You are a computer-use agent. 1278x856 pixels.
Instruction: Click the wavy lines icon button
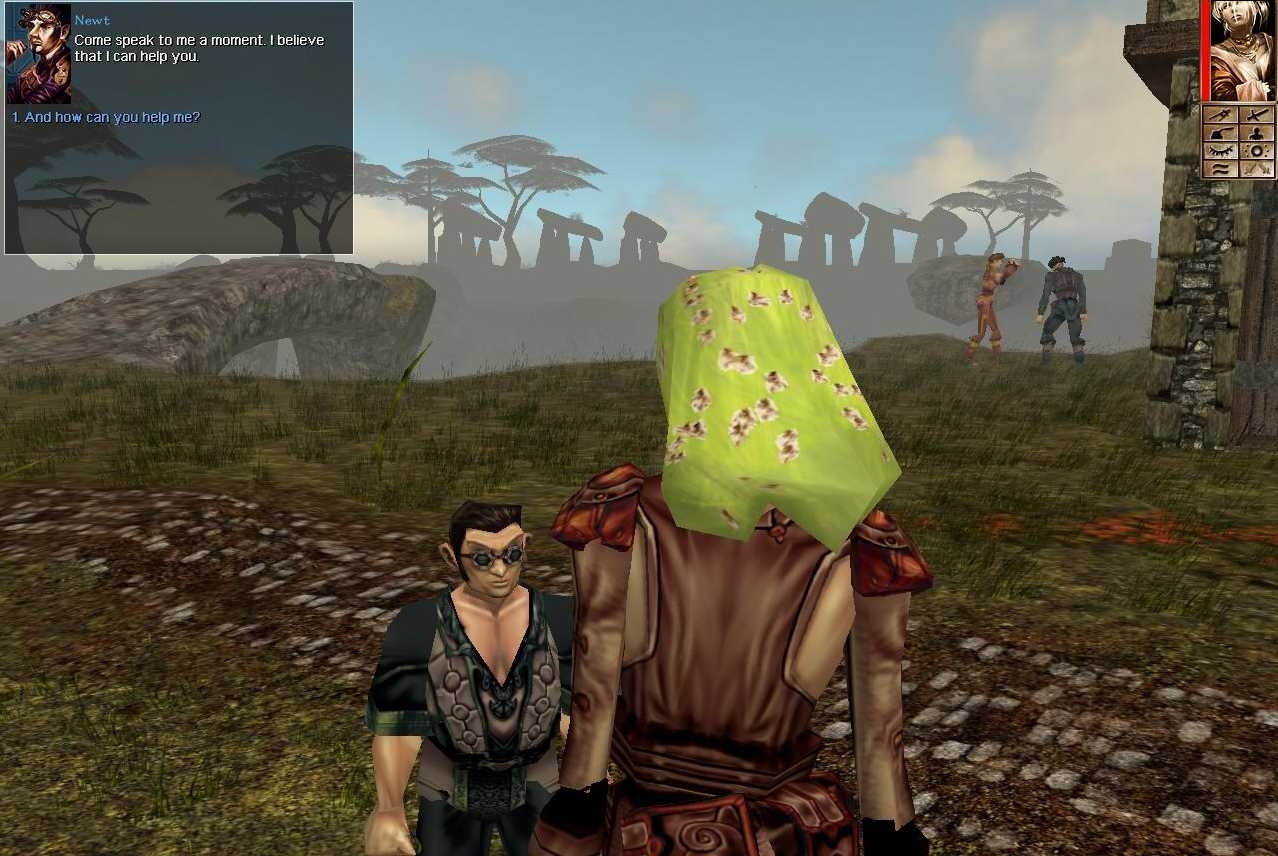coord(1221,169)
